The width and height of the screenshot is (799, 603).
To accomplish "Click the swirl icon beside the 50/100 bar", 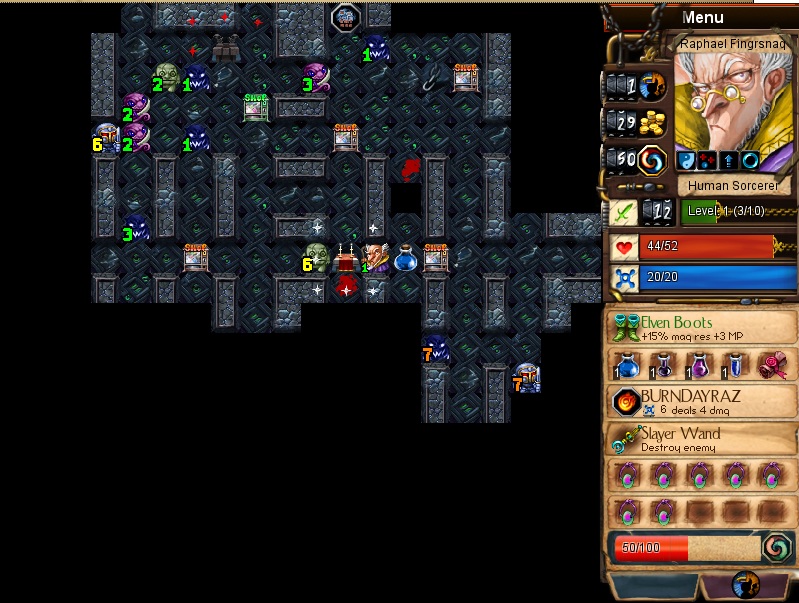I will point(776,546).
